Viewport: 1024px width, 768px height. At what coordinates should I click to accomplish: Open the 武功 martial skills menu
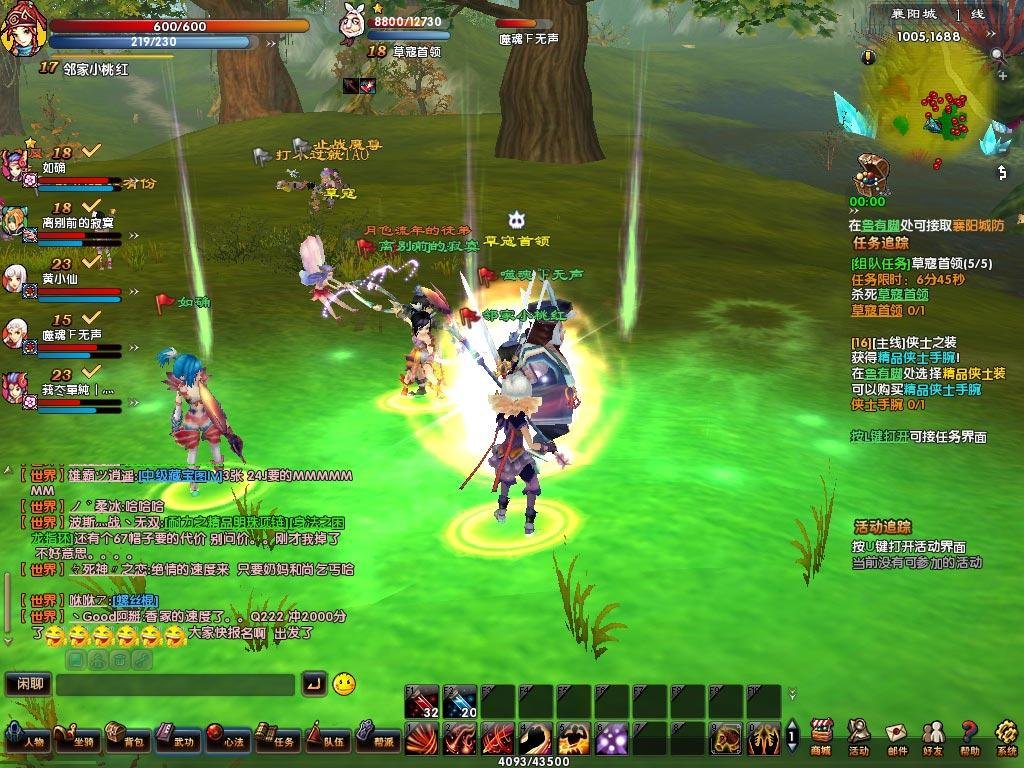pyautogui.click(x=178, y=739)
